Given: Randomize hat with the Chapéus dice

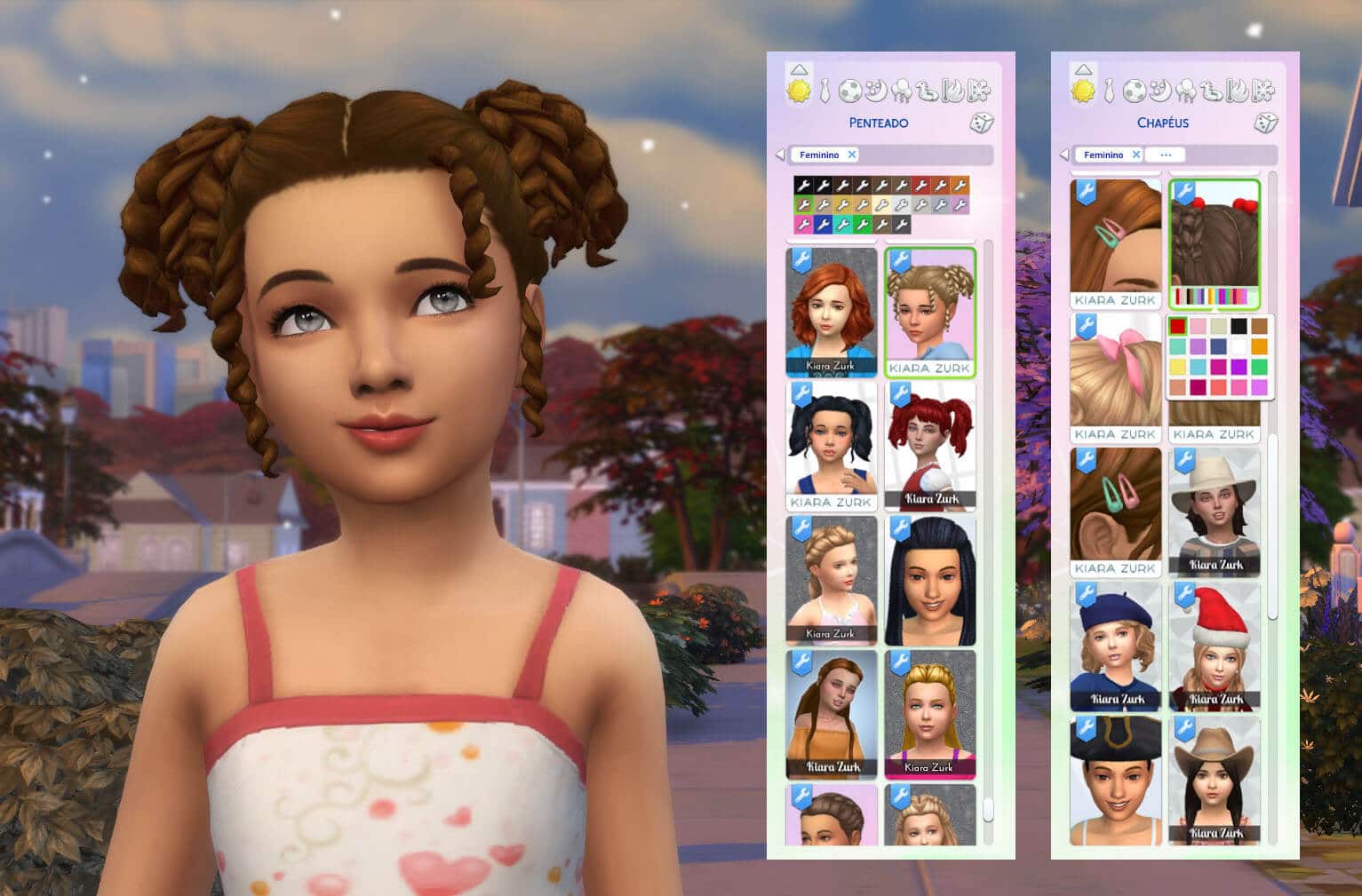Looking at the screenshot, I should click(x=1265, y=123).
